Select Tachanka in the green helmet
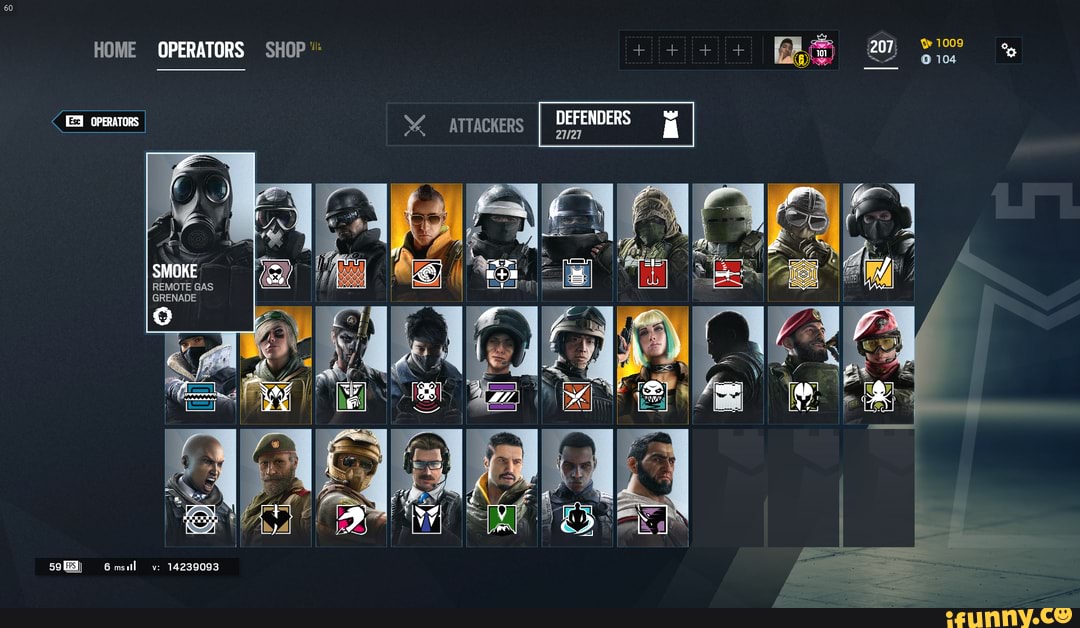 pos(727,242)
